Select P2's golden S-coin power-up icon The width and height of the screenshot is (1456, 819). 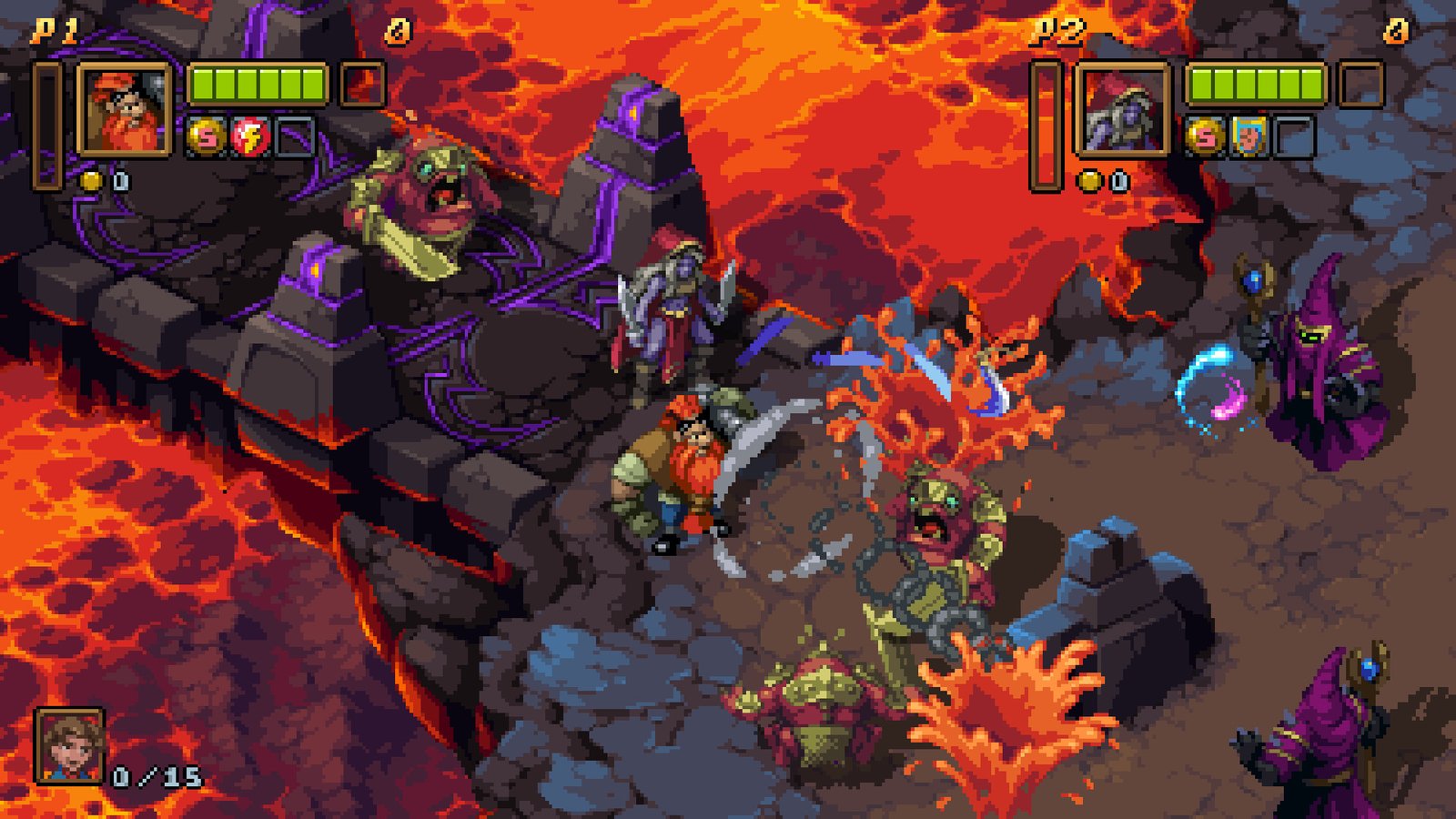[x=1205, y=136]
